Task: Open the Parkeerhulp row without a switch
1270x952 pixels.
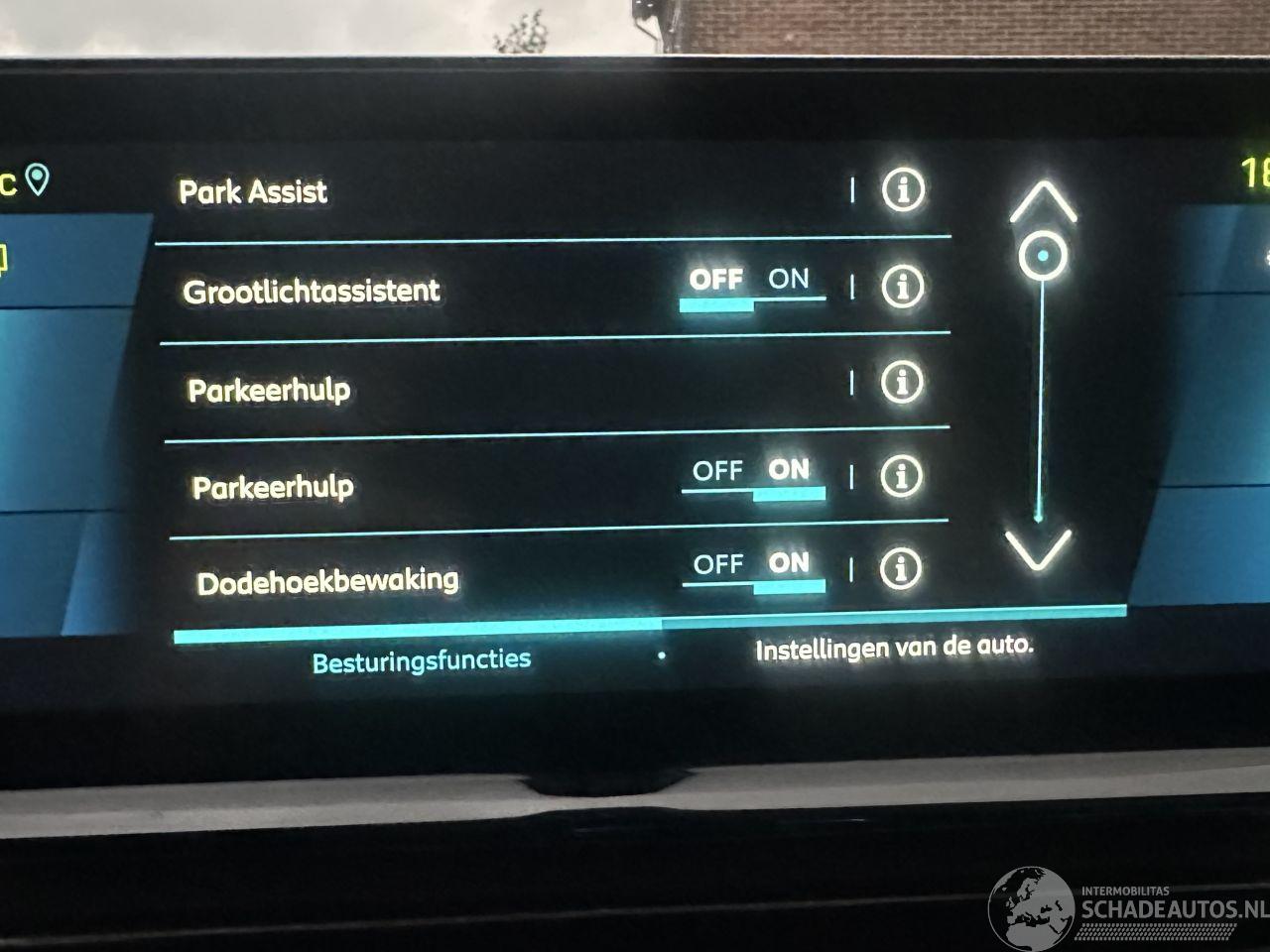Action: (x=269, y=390)
